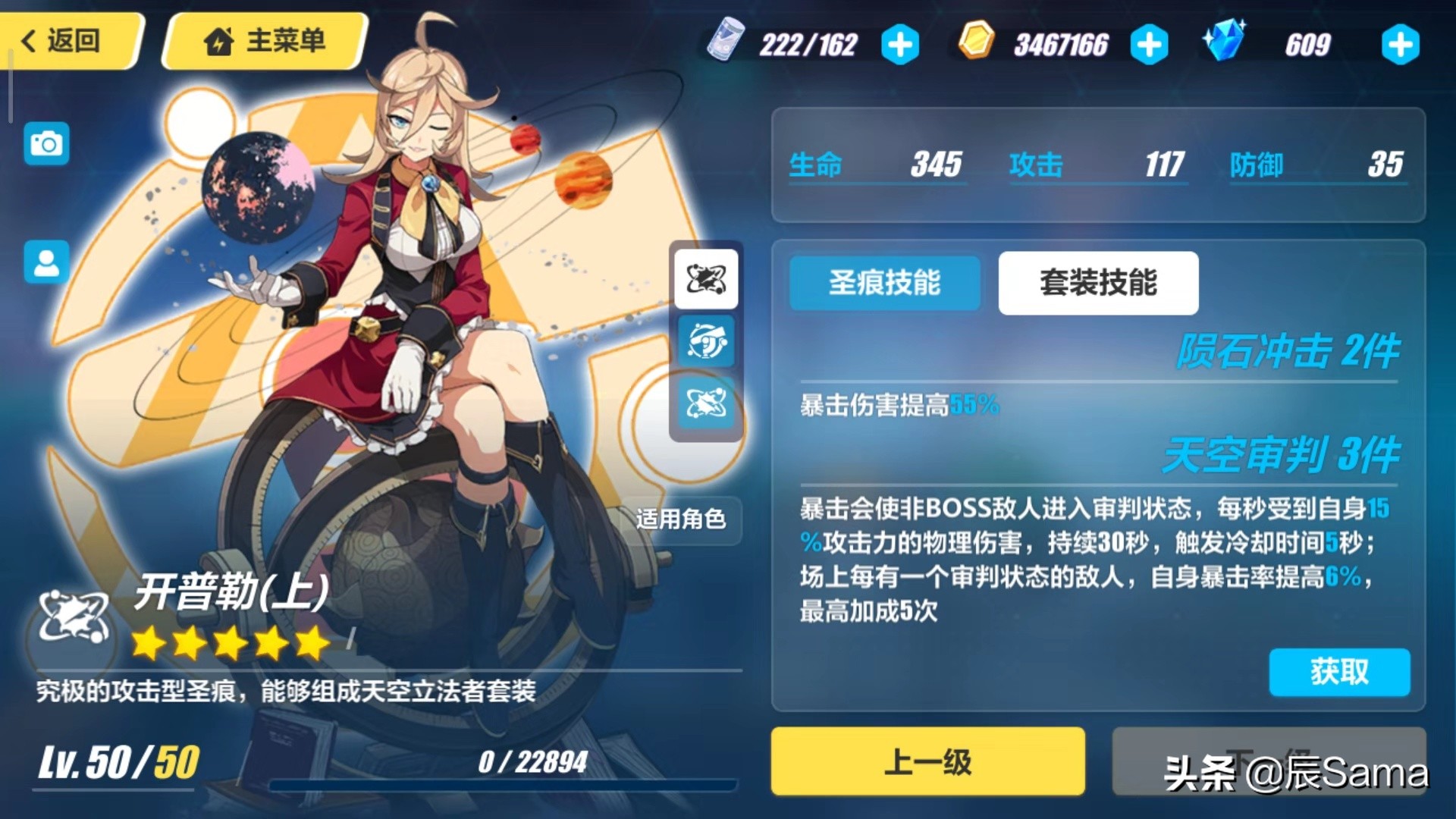Click the gold coin plus icon
The width and height of the screenshot is (1456, 819).
1148,44
